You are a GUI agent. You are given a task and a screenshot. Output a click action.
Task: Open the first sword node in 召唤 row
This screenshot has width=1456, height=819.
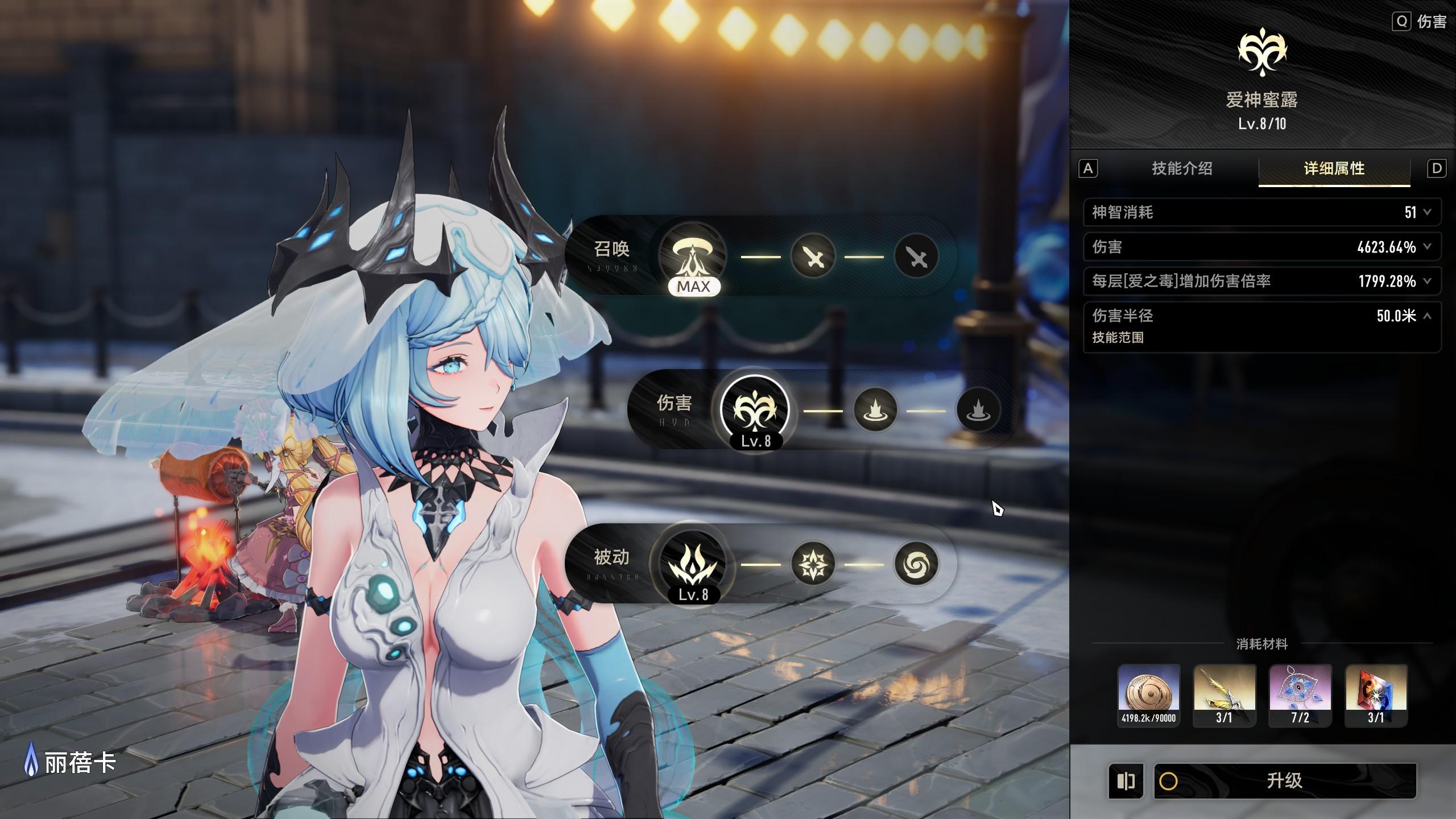tap(813, 257)
